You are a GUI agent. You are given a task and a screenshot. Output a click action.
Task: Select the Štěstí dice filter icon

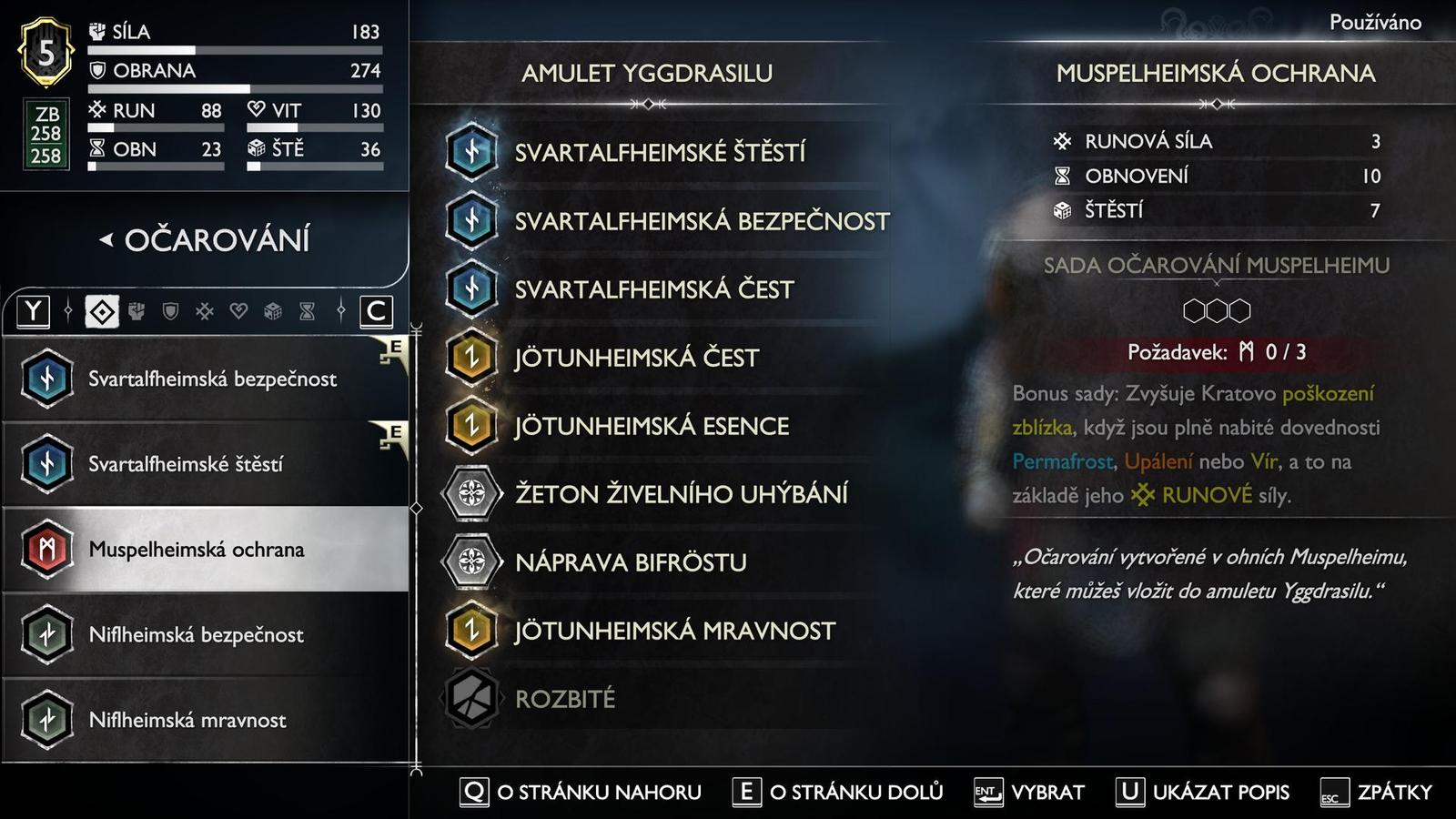click(x=273, y=312)
